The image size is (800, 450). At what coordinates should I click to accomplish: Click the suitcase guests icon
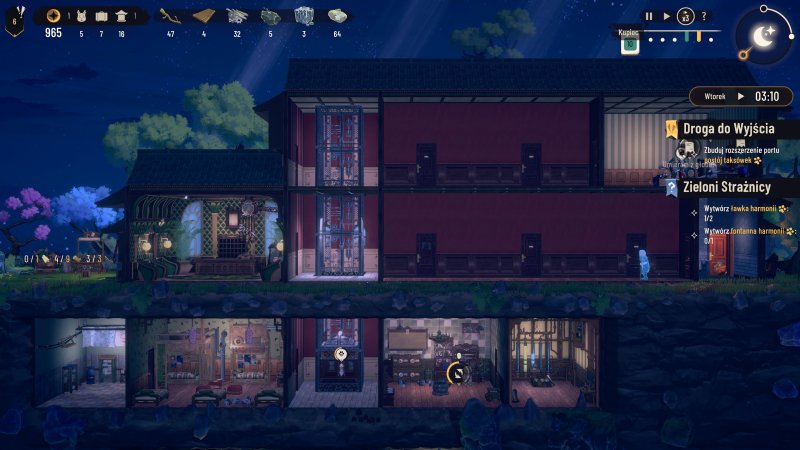100,16
